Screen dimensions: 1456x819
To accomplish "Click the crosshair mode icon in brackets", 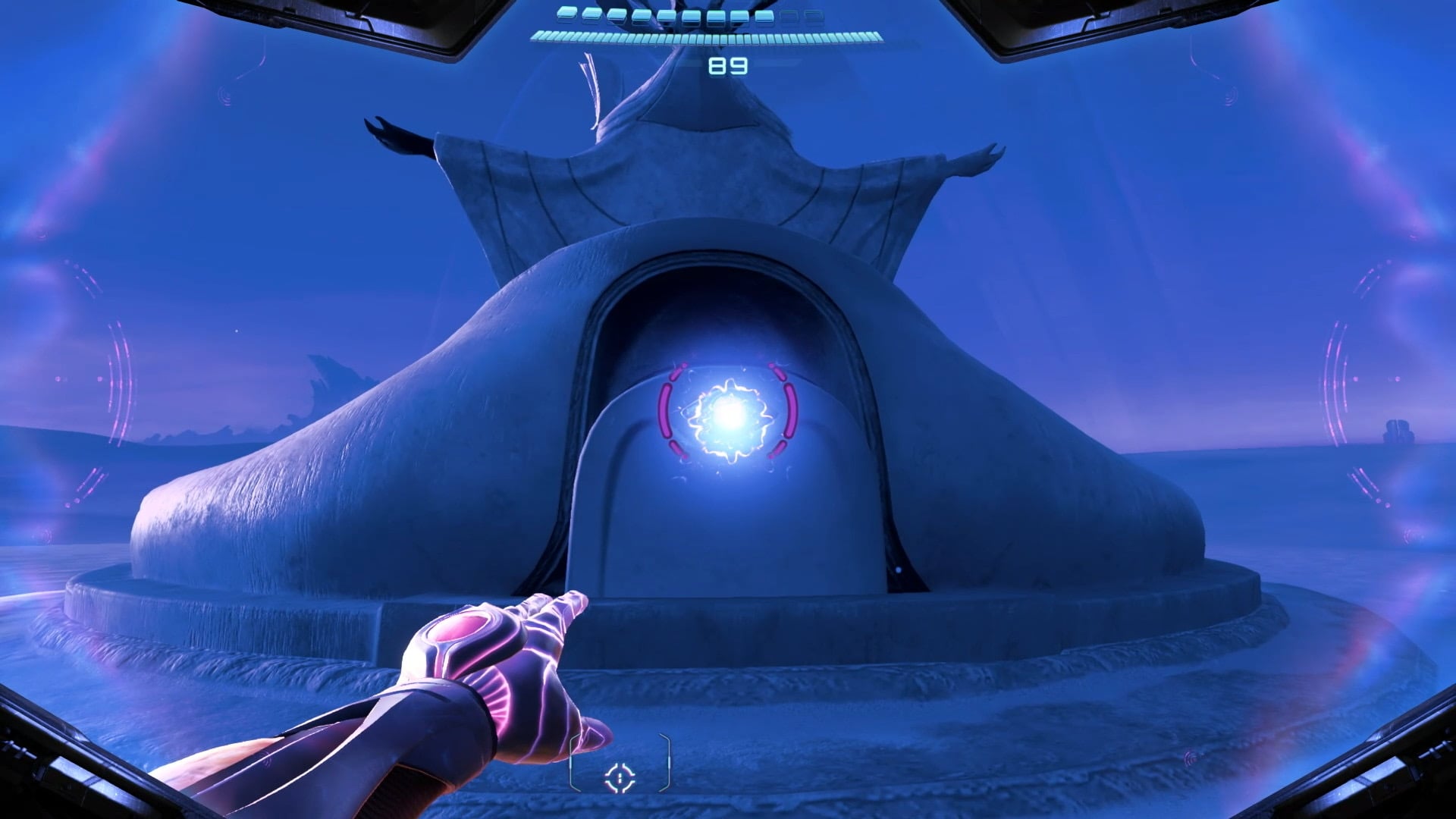I will 620,777.
